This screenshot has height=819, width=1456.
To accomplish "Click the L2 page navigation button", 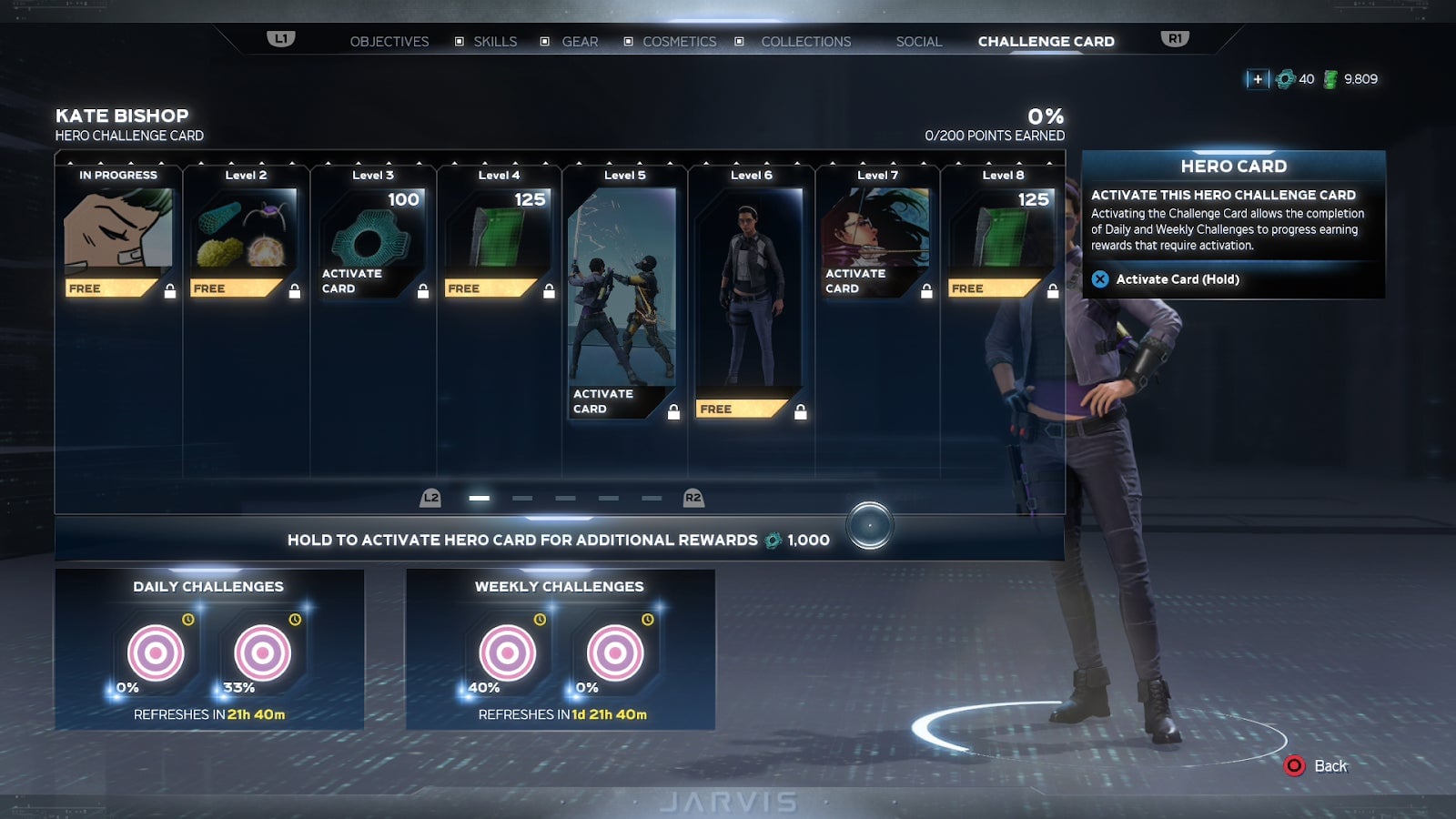I will (x=430, y=498).
